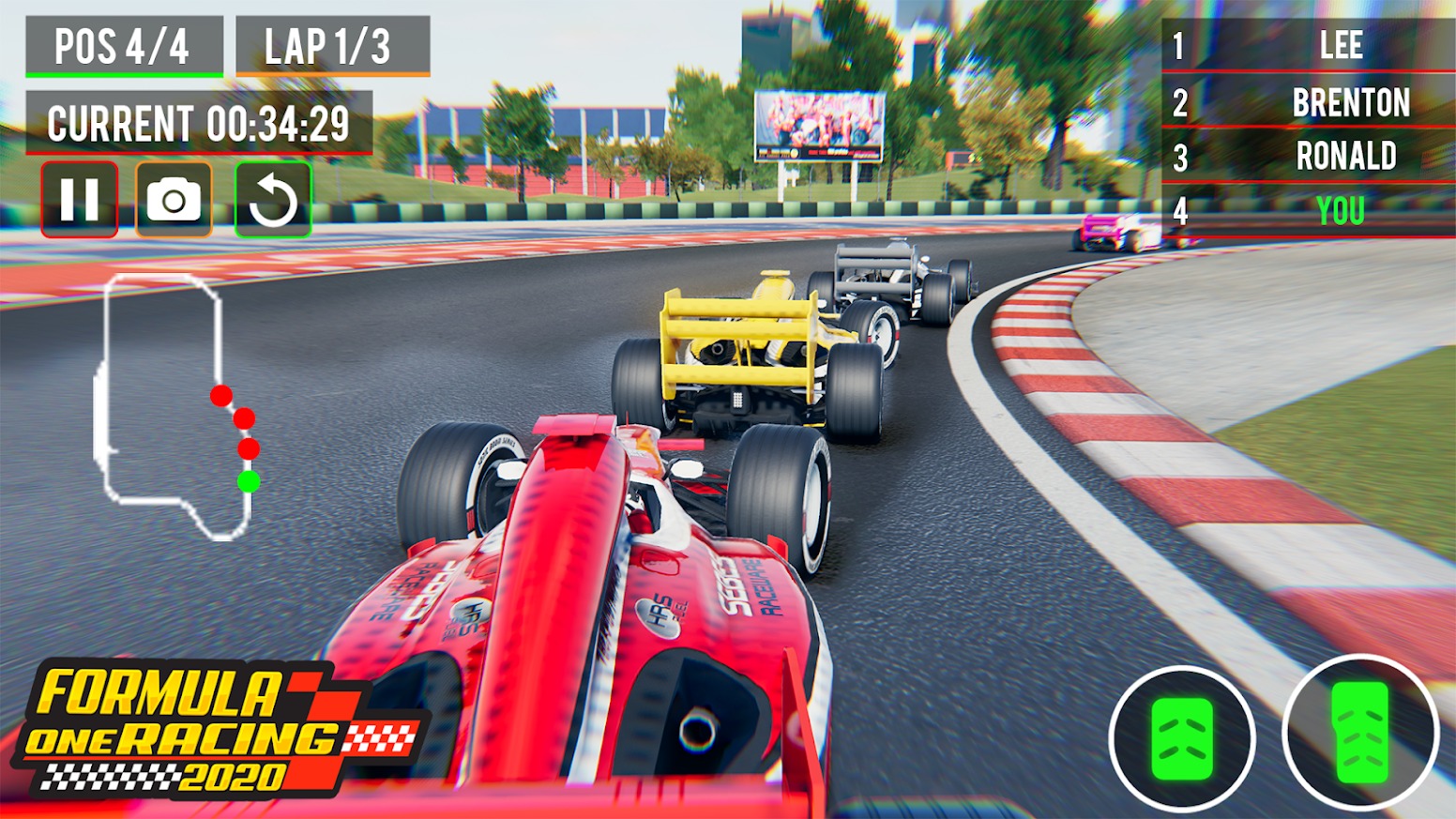Image resolution: width=1456 pixels, height=819 pixels.
Task: Click the pause icon's red border button
Action: click(81, 198)
